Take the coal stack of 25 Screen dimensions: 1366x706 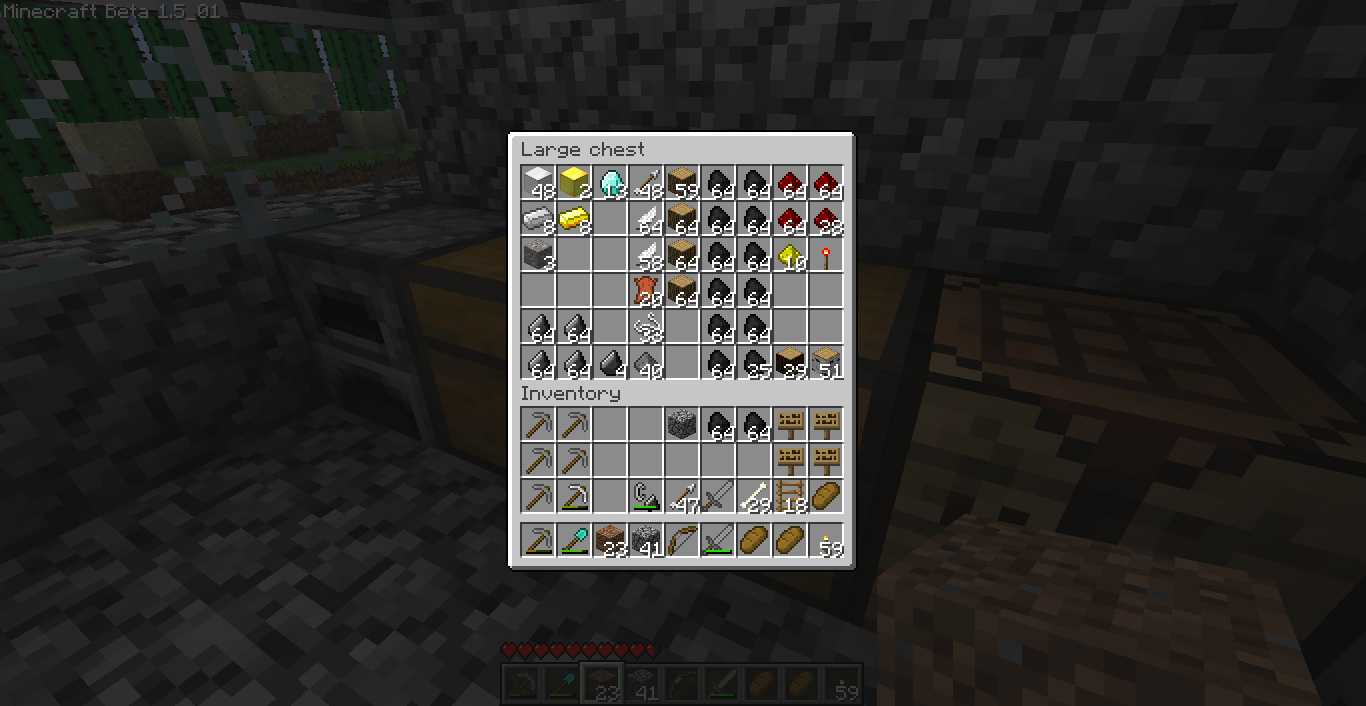click(754, 363)
